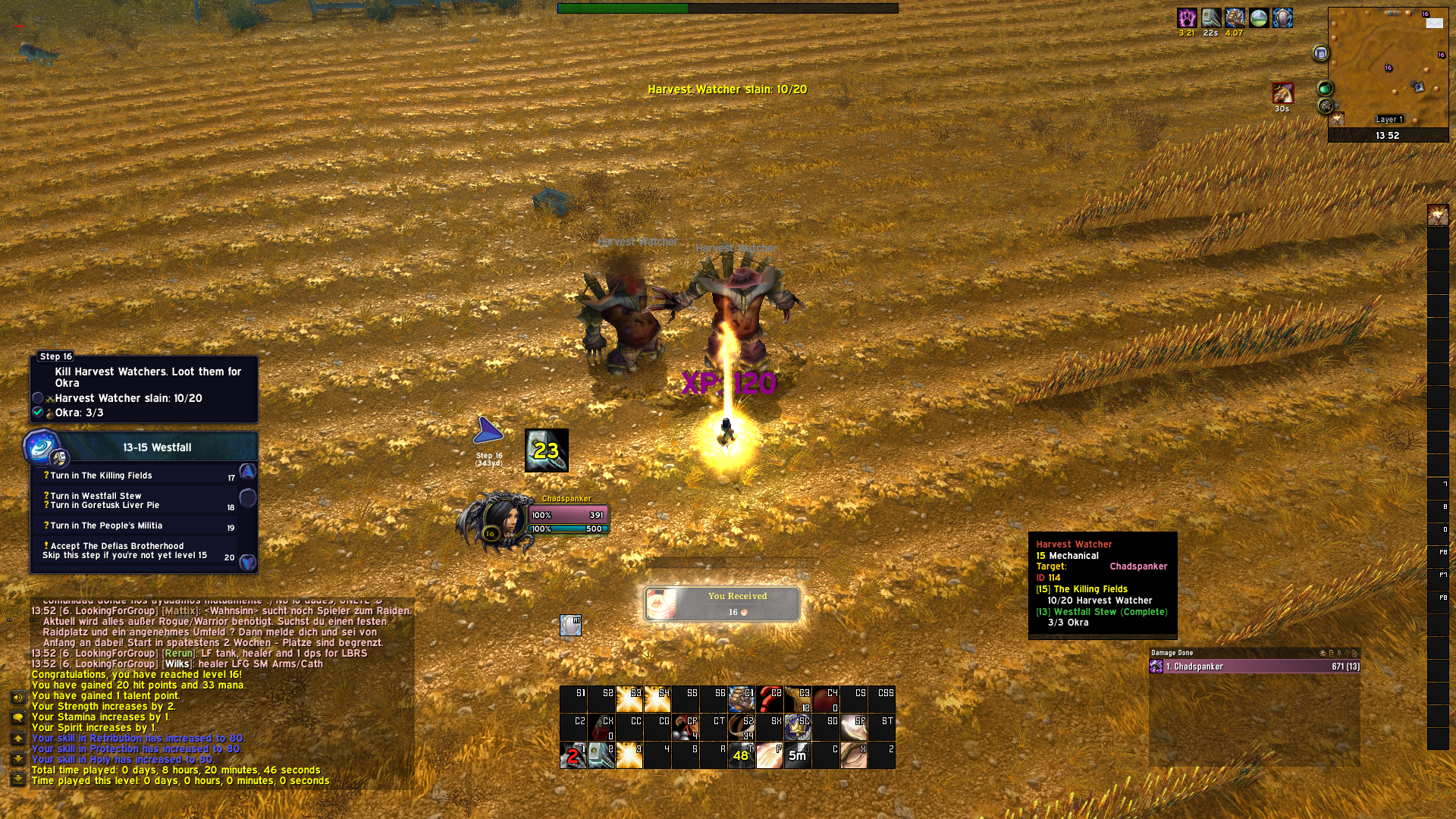Select the Turn in The People's Militia step
The width and height of the screenshot is (1456, 819).
tap(106, 526)
